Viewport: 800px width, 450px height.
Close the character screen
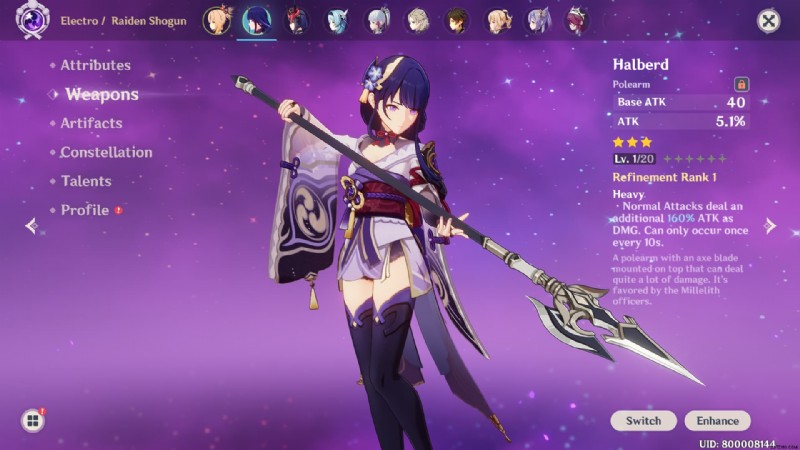click(768, 20)
